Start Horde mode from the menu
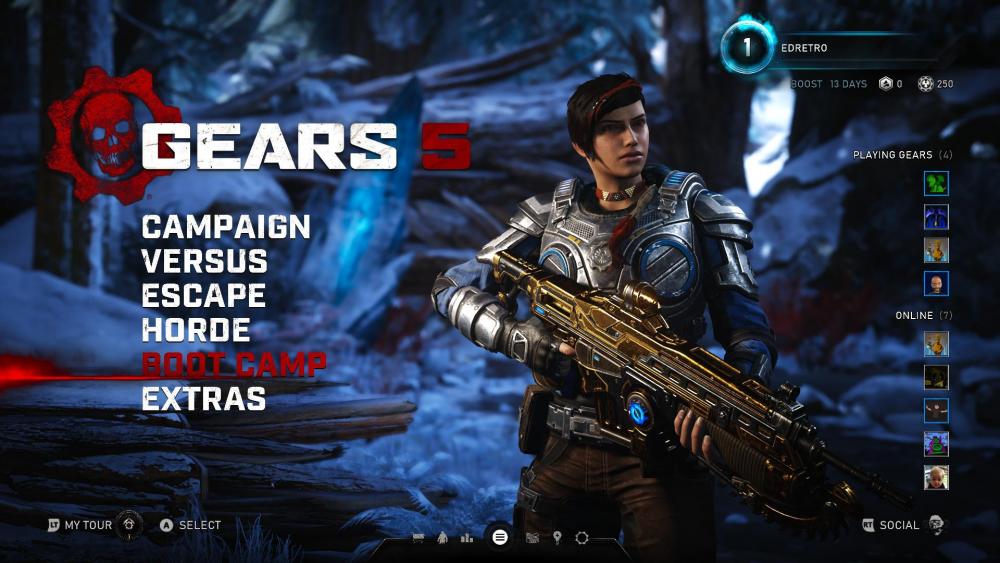Viewport: 1000px width, 563px height. click(x=196, y=330)
